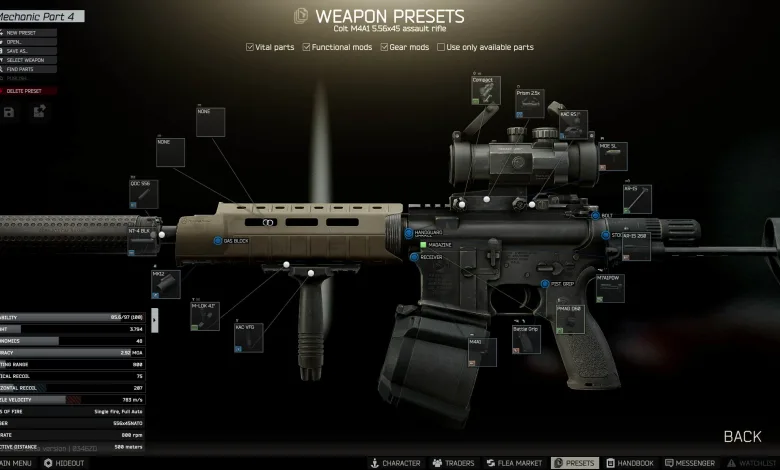Open the Traders tab
780x470 pixels.
(453, 464)
